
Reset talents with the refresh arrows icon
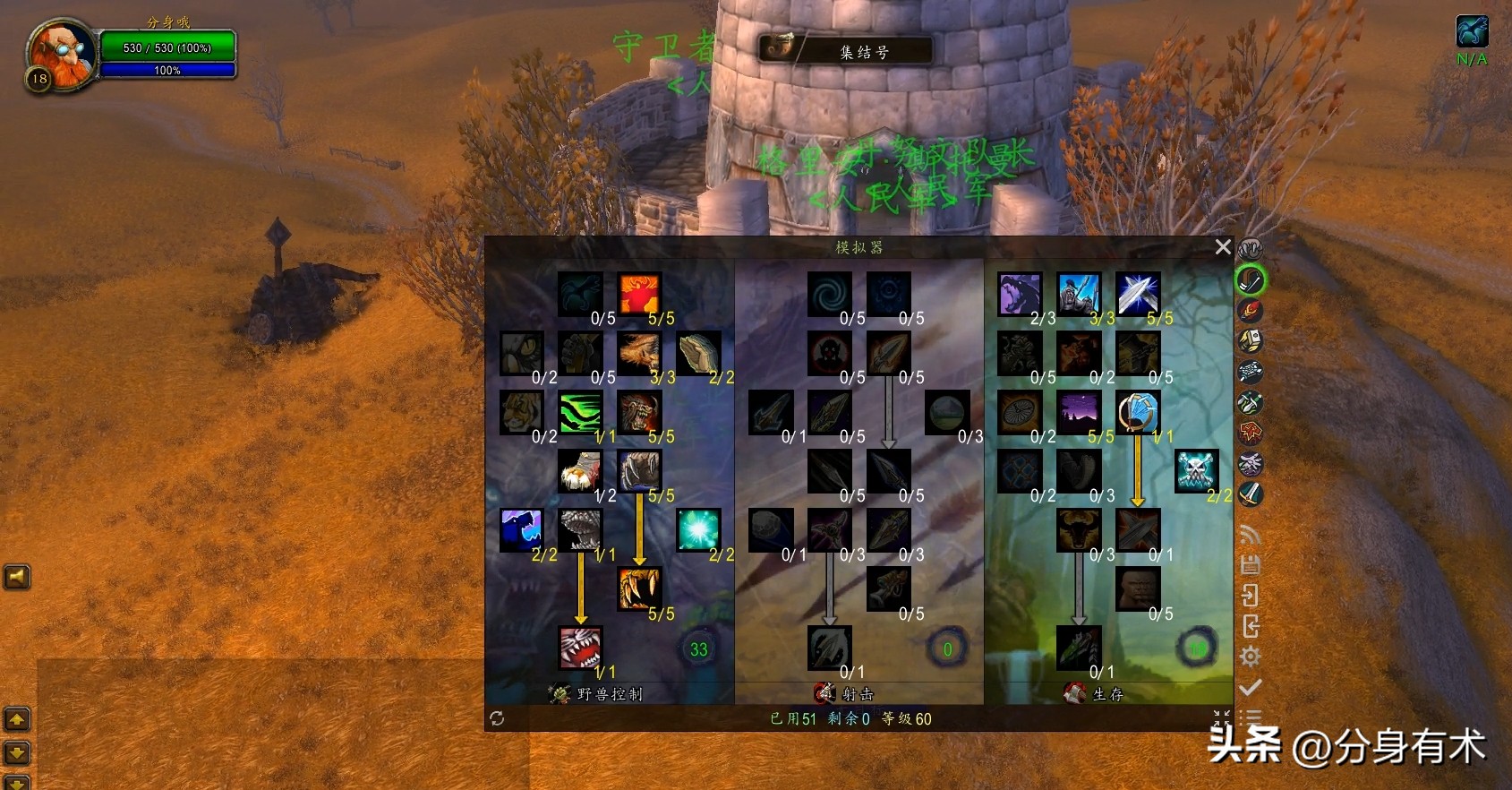497,718
